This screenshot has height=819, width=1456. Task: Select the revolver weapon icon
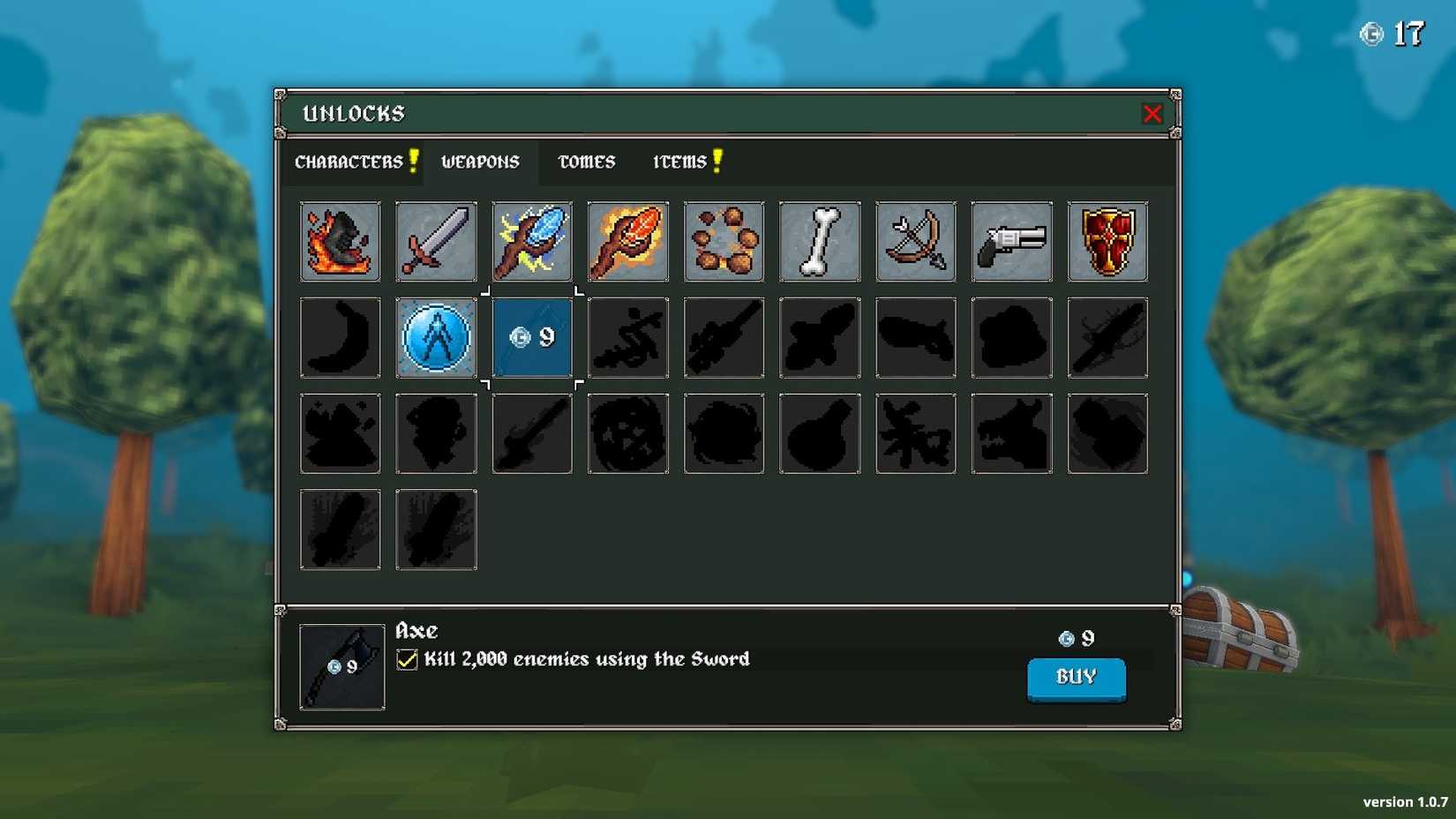(1011, 241)
